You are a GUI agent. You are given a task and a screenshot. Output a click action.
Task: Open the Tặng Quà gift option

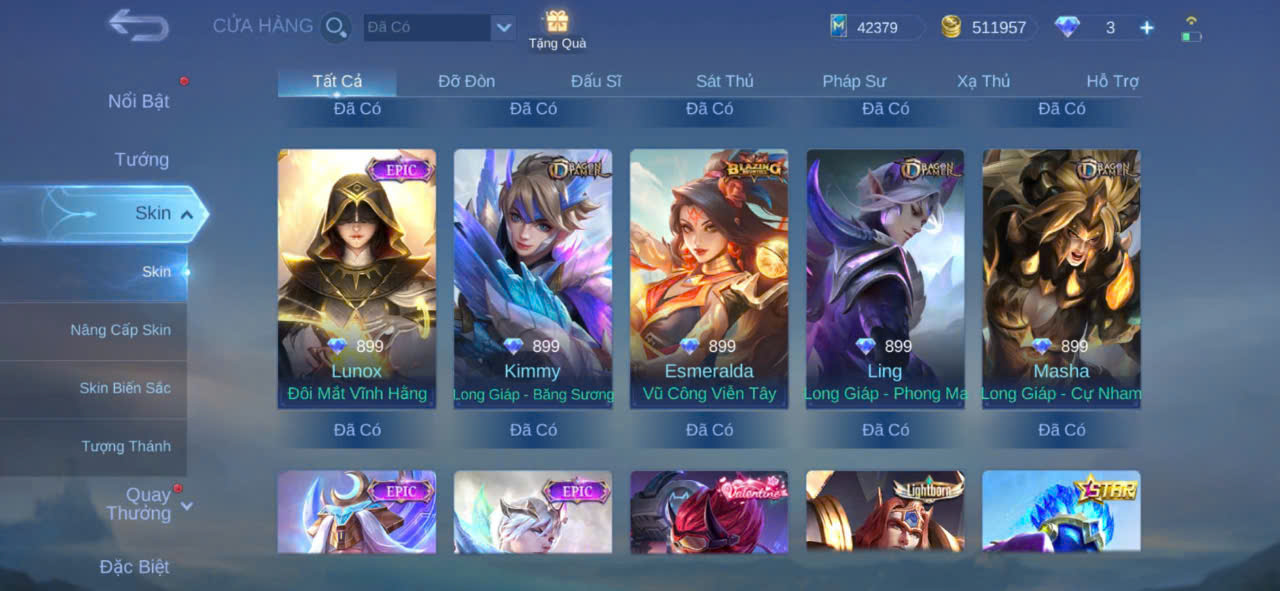click(557, 30)
